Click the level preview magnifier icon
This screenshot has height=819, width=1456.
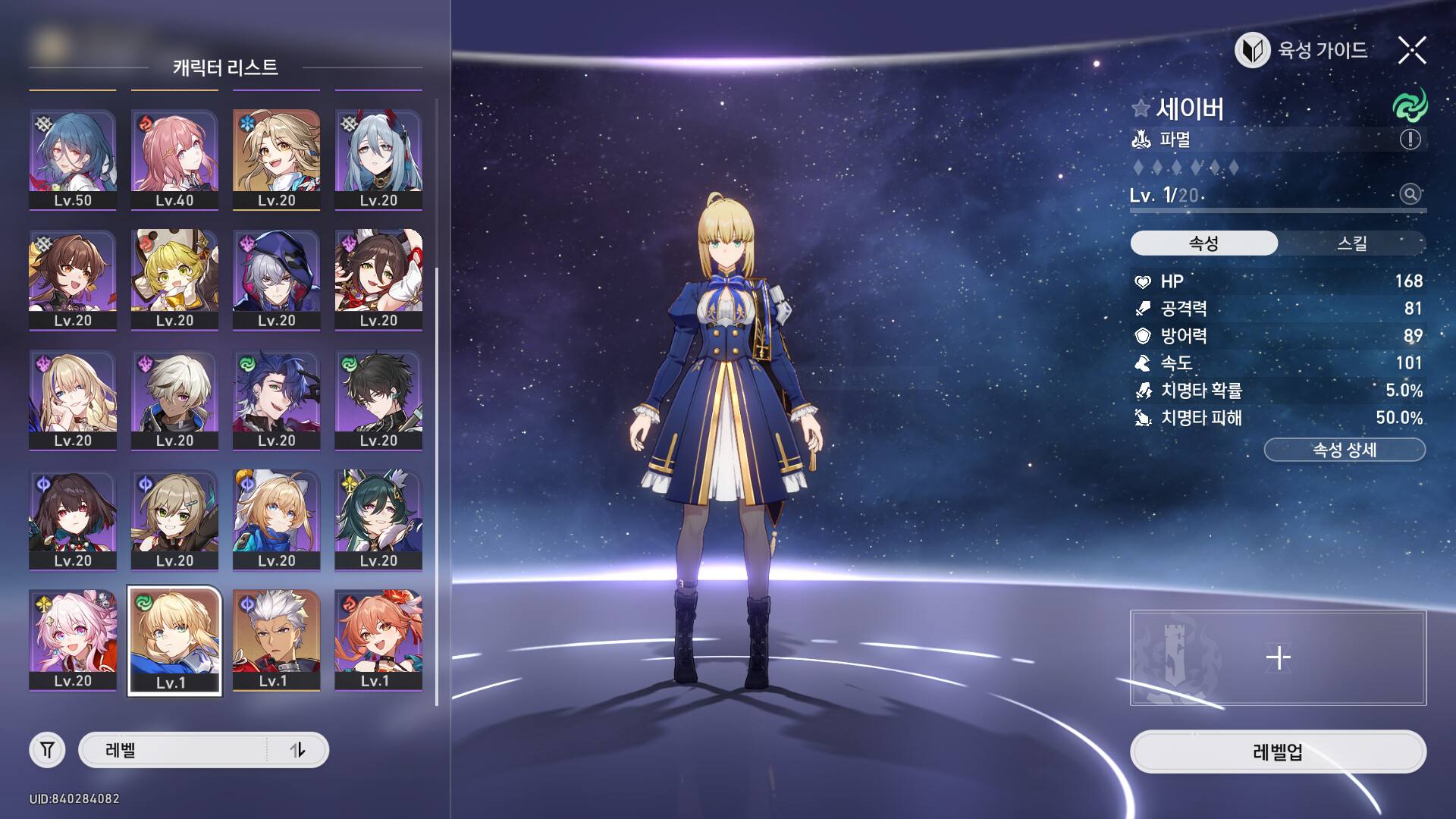tap(1410, 194)
